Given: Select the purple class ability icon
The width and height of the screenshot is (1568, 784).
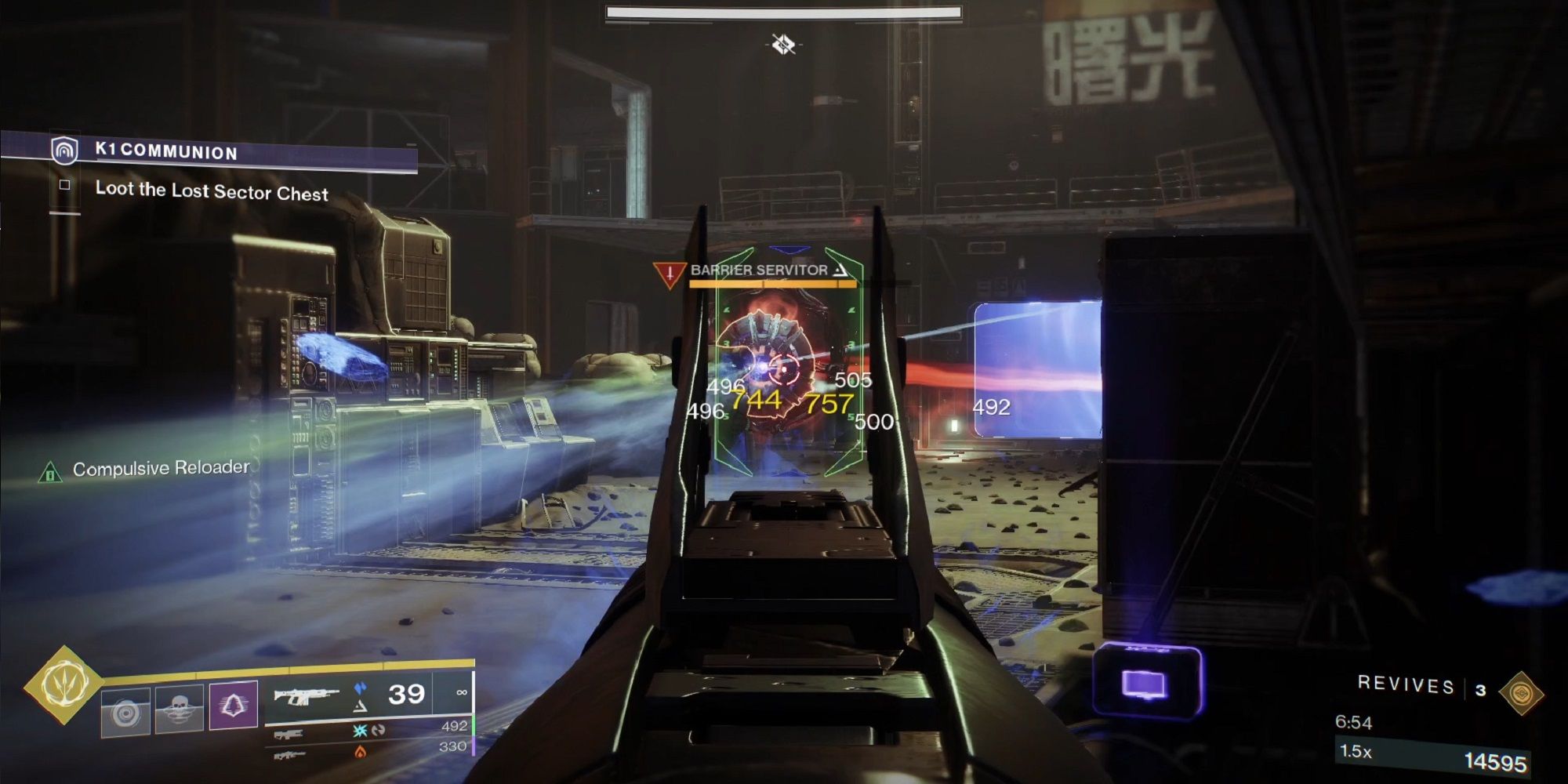Looking at the screenshot, I should (233, 706).
